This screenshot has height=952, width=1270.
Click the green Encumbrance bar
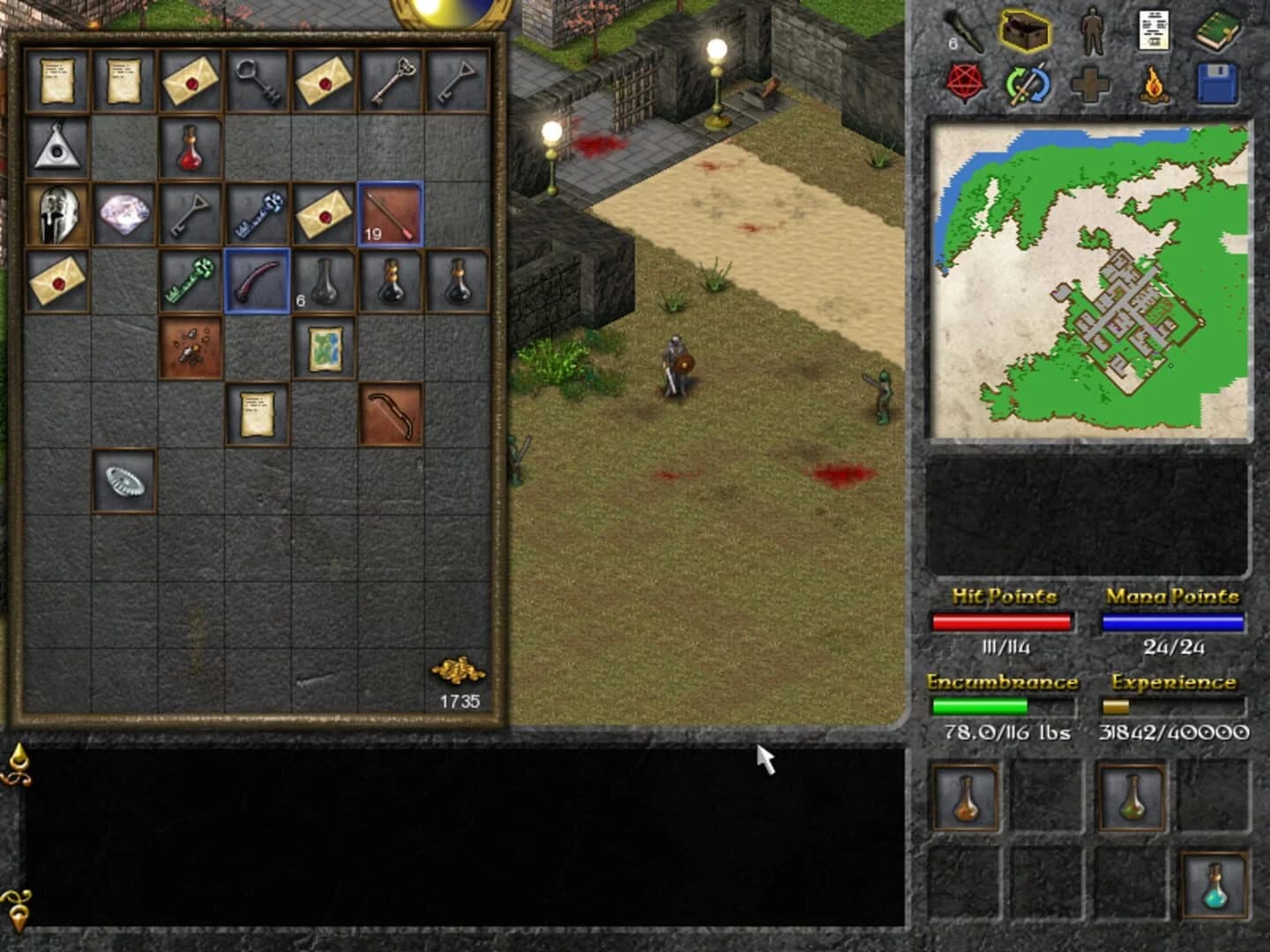pyautogui.click(x=981, y=705)
